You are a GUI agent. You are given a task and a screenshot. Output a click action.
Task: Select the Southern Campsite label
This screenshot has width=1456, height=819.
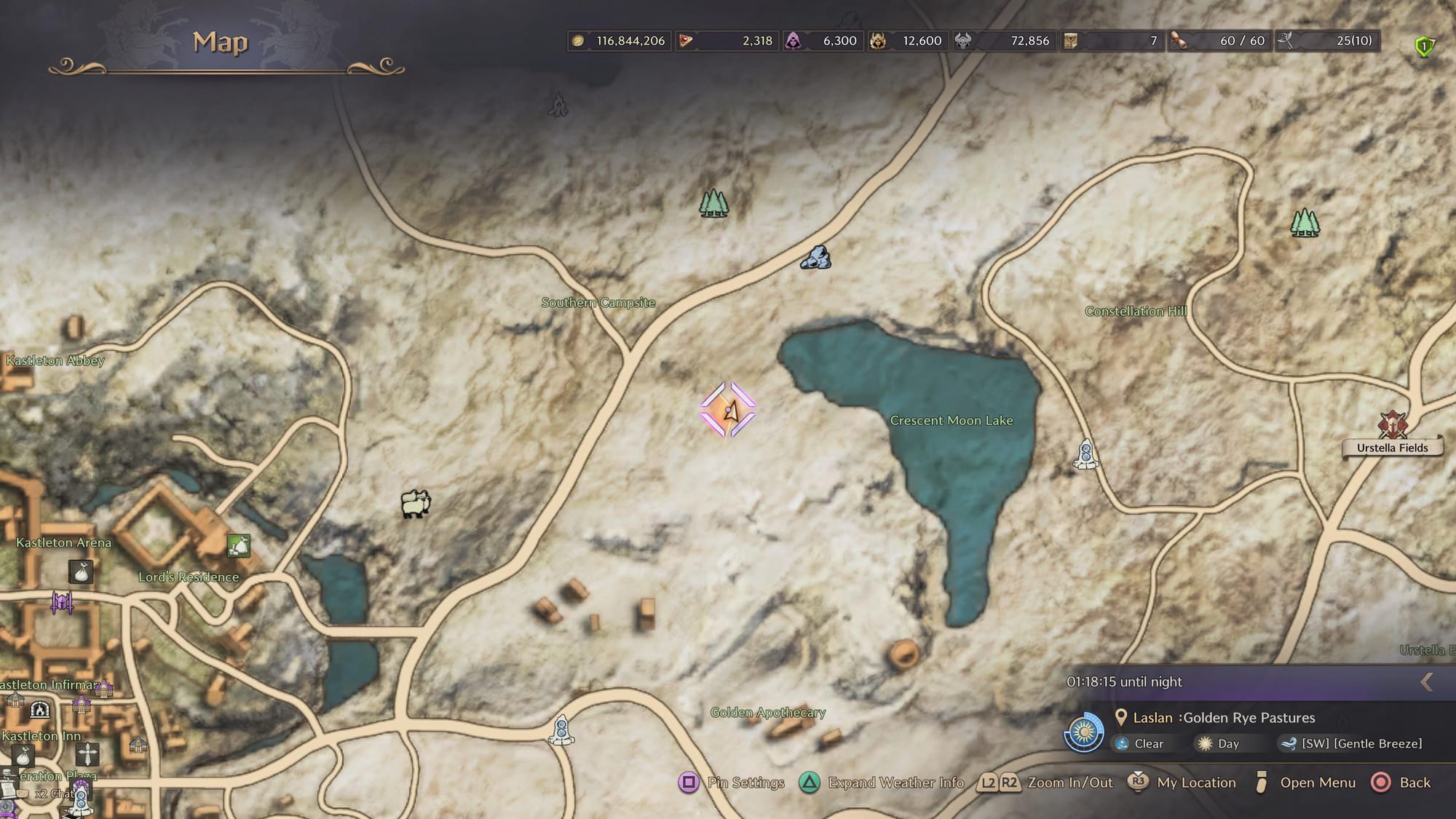tap(598, 303)
